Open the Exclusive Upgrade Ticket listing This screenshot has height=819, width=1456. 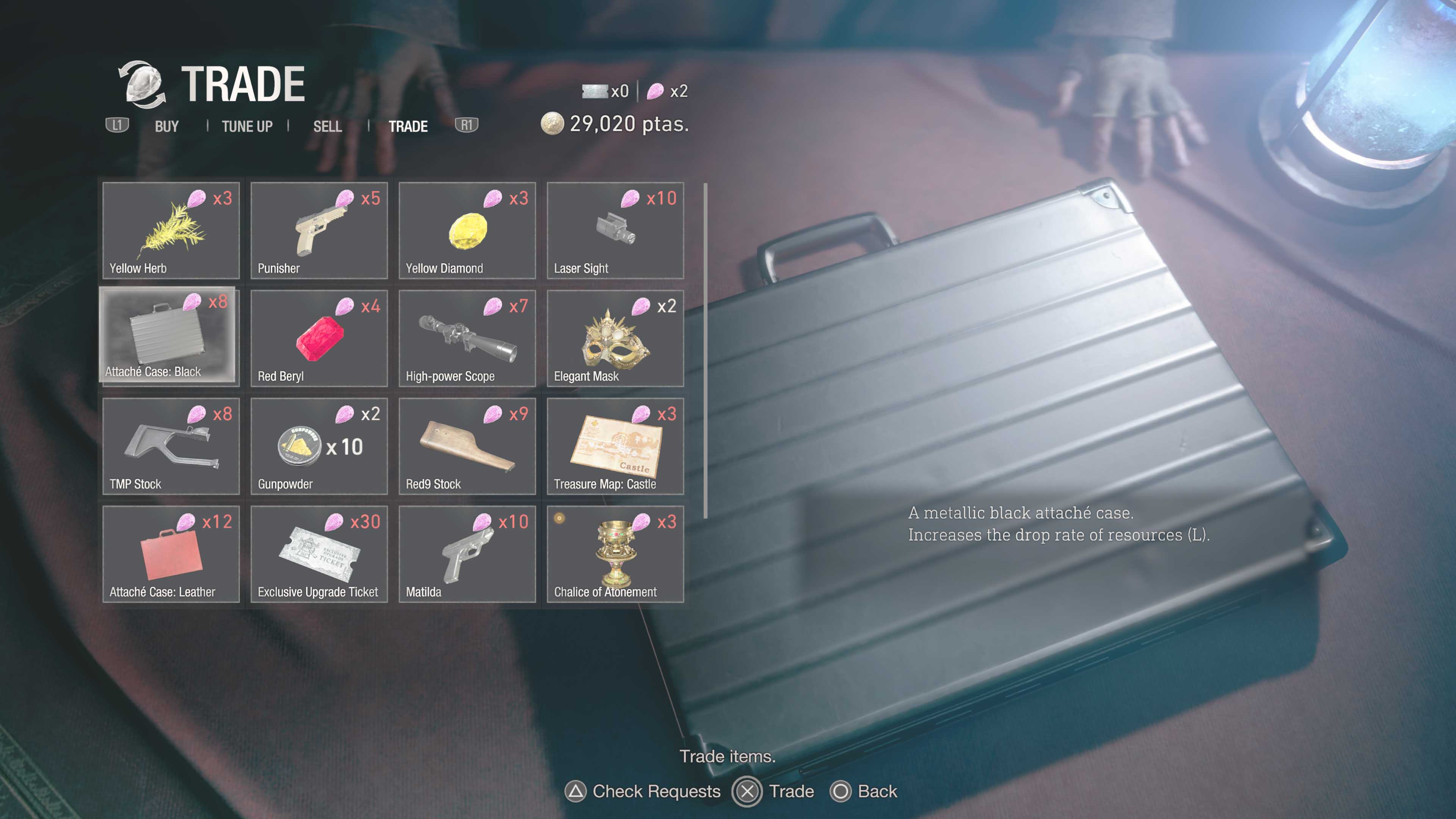[319, 554]
